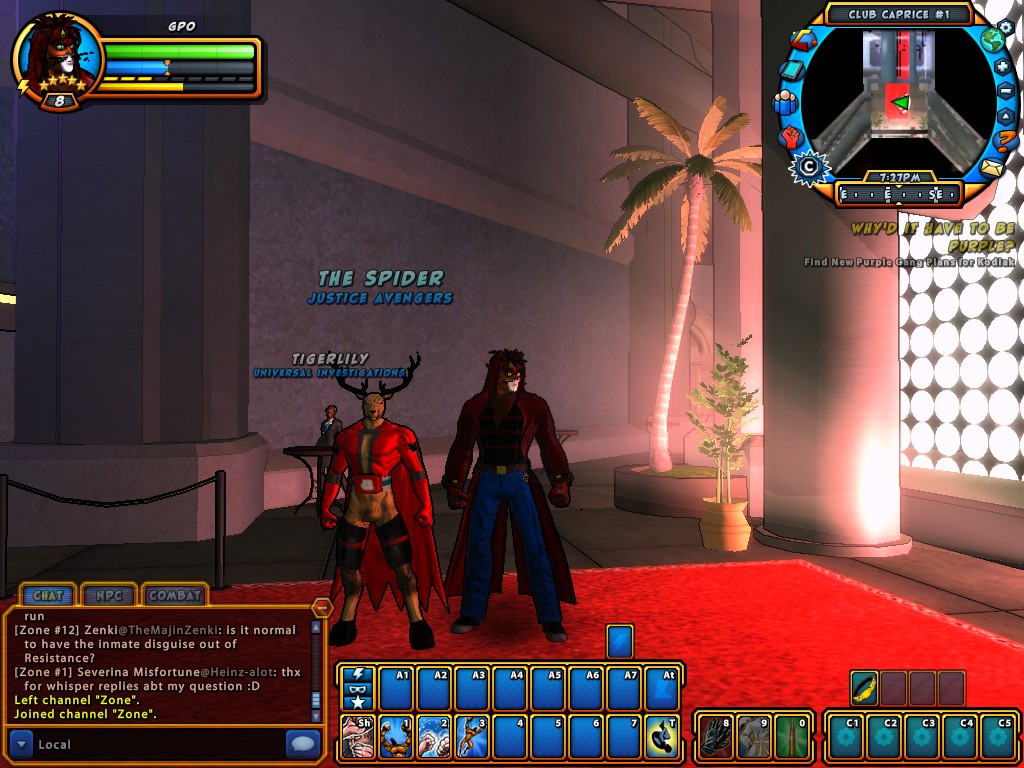The height and width of the screenshot is (768, 1024).
Task: Select the Chat tab
Action: [x=48, y=595]
